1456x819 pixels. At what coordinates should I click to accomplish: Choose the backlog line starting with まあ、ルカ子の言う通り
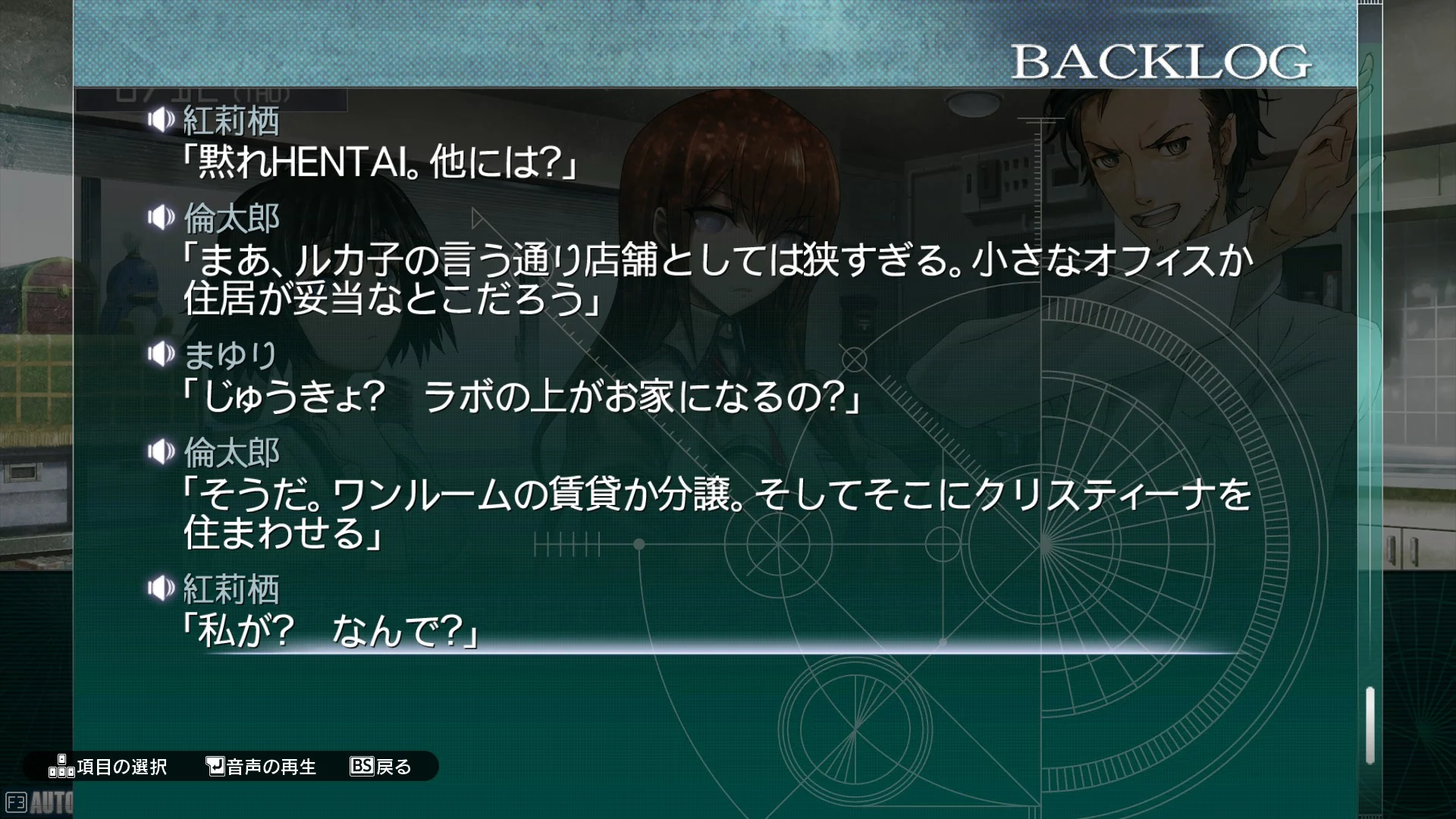click(717, 279)
